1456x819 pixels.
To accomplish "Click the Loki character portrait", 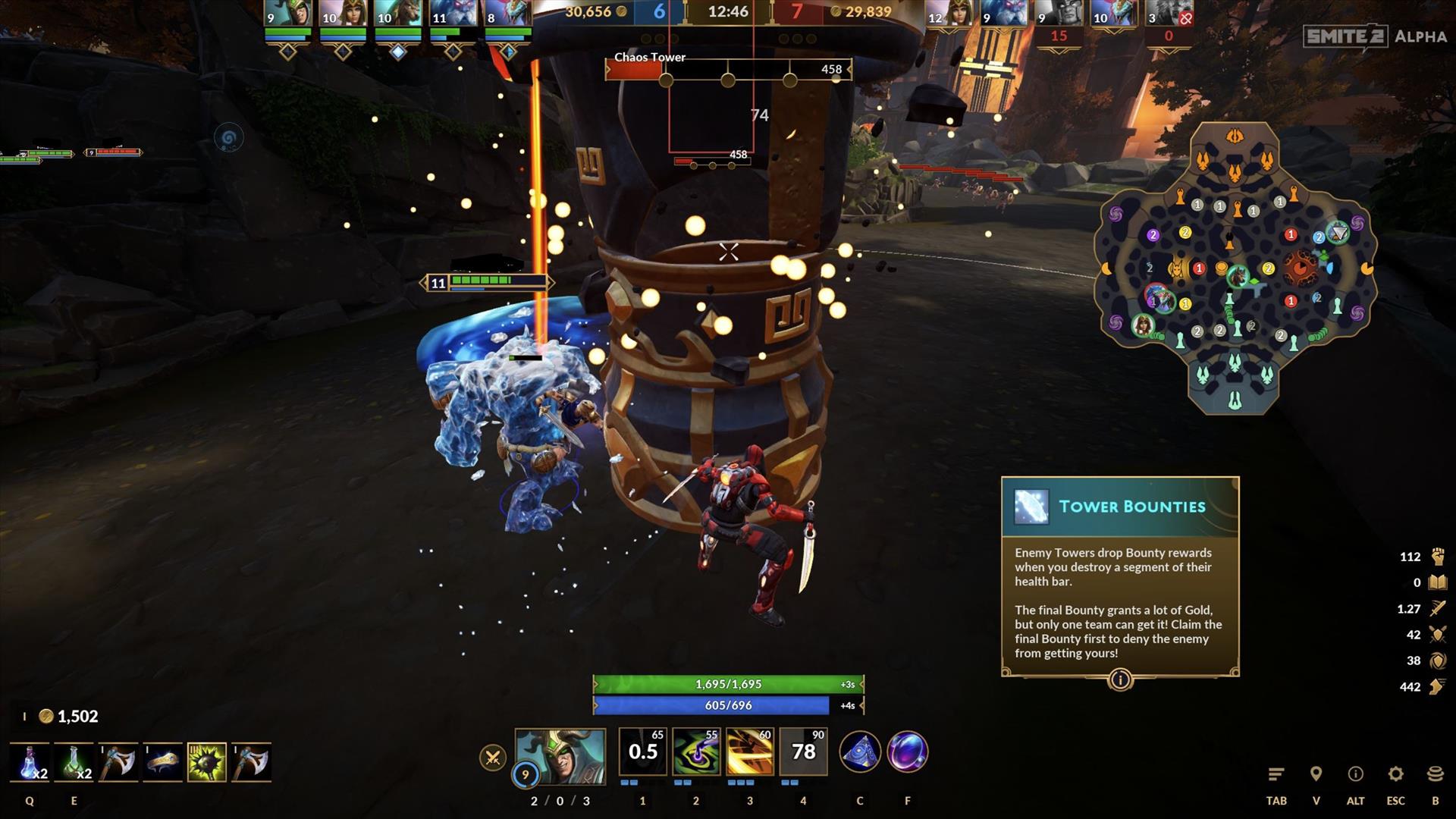I will (x=560, y=756).
